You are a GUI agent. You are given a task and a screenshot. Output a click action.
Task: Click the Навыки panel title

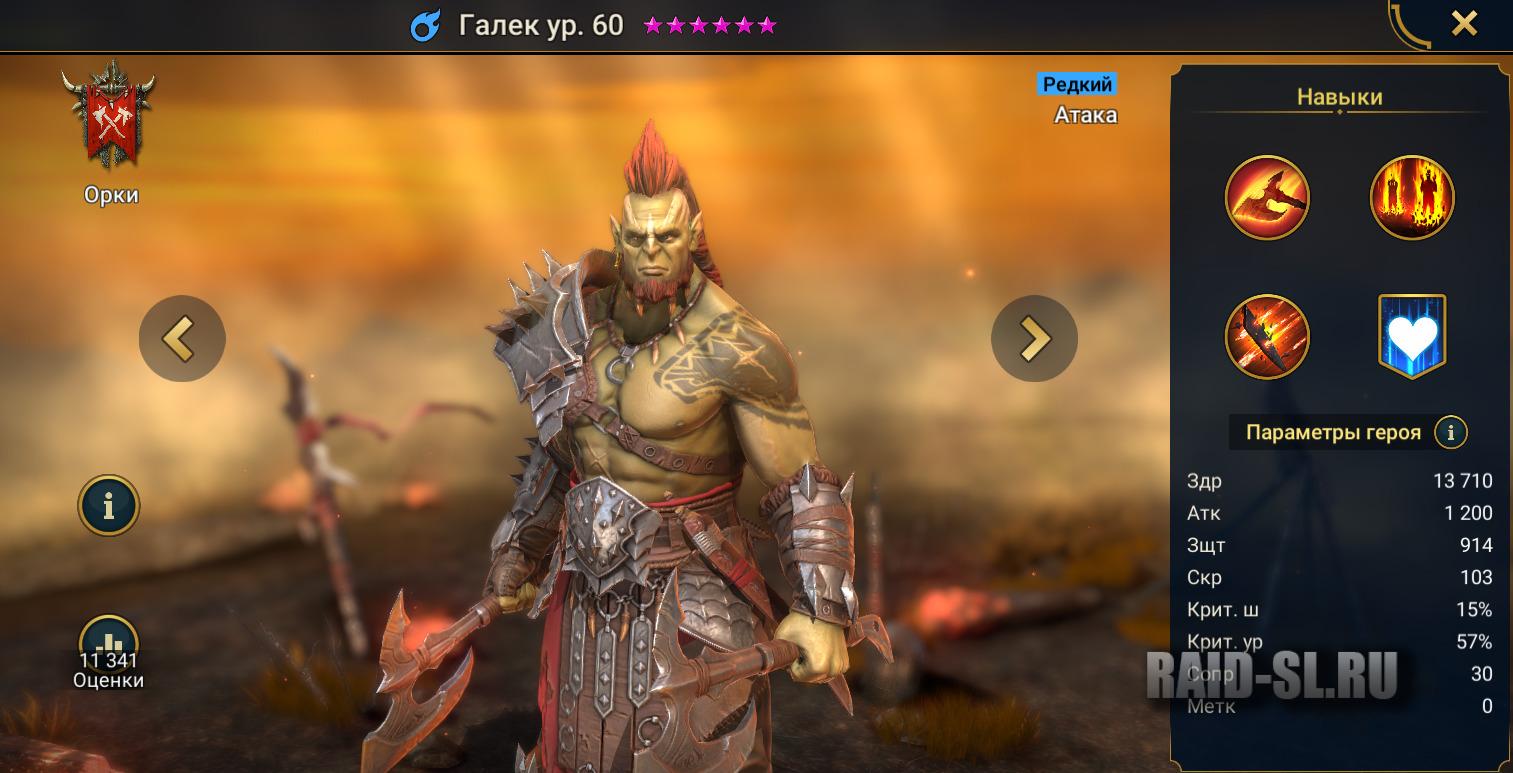[1338, 97]
